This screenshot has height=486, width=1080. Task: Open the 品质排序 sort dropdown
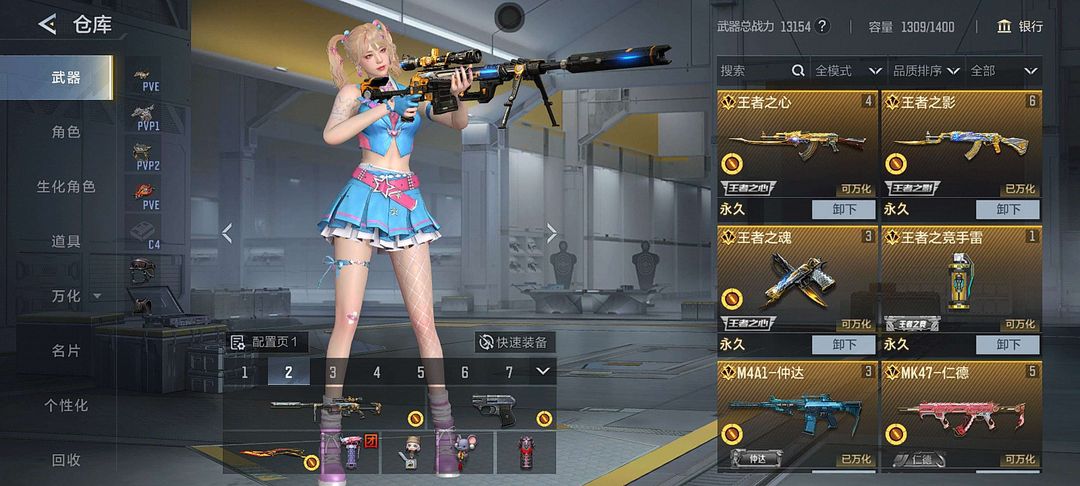click(x=925, y=71)
